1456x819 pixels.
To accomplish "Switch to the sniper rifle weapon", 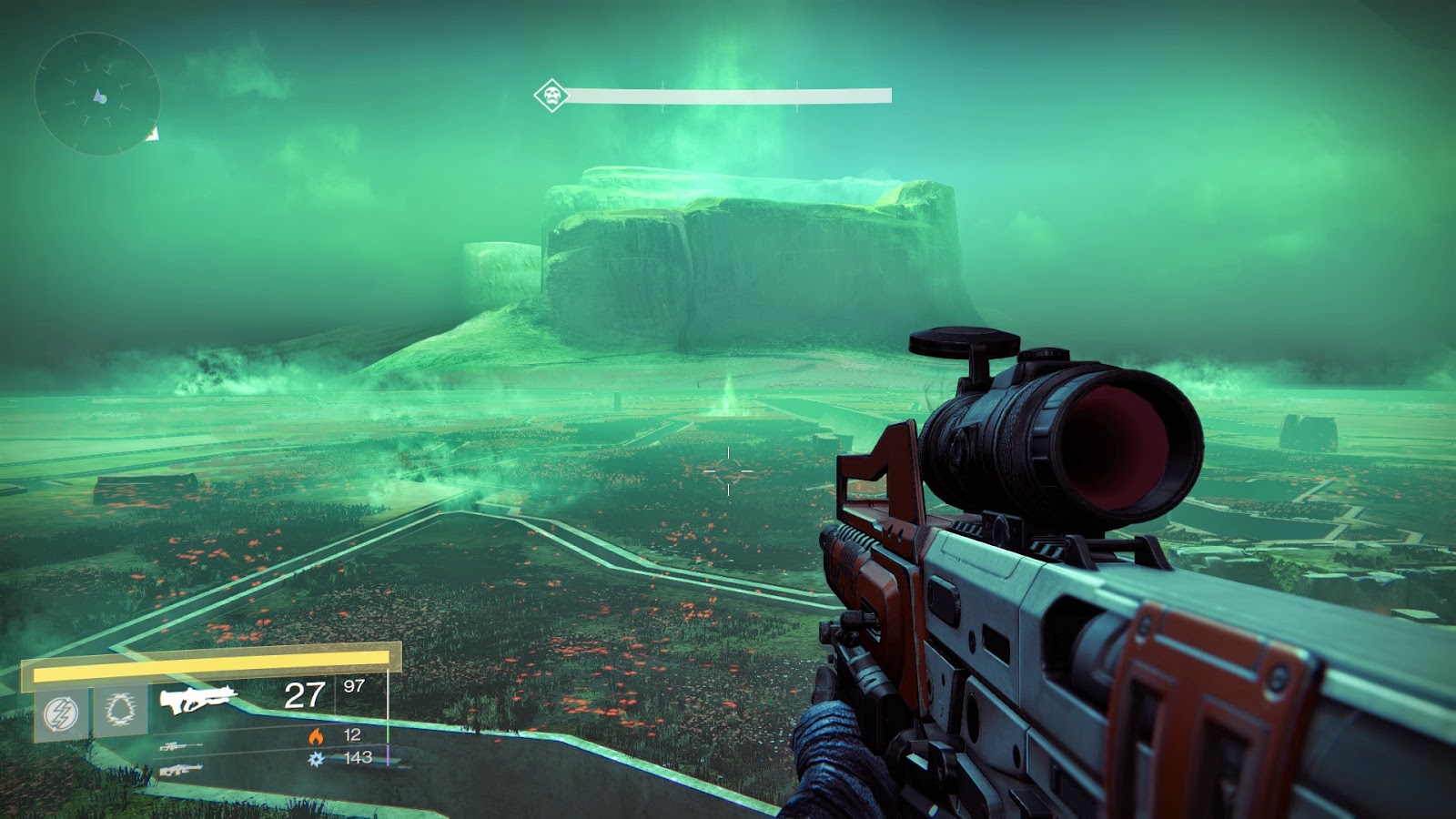I will click(x=180, y=747).
